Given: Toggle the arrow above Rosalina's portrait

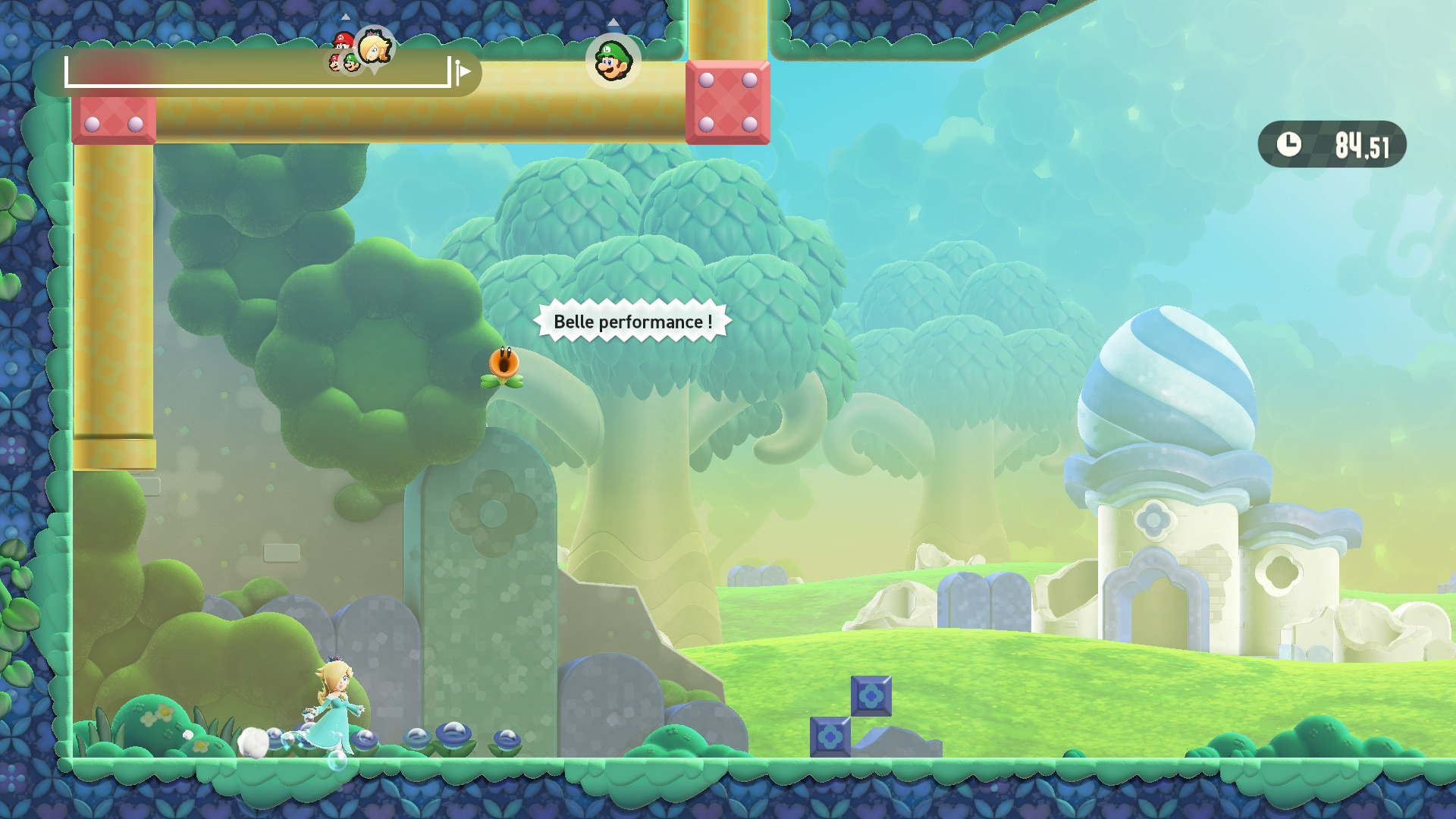Looking at the screenshot, I should 346,17.
